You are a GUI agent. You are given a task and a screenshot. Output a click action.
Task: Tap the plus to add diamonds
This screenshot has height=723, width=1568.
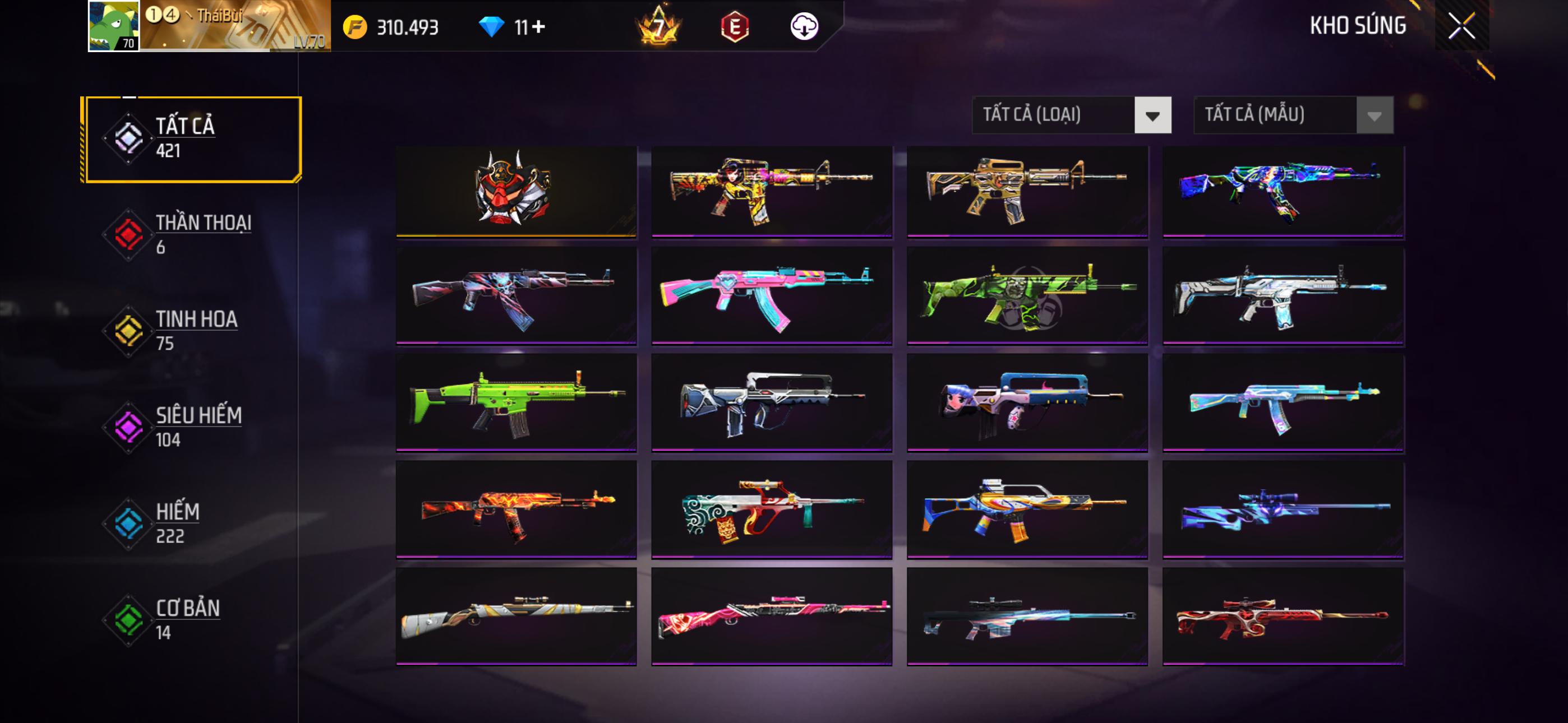point(539,27)
